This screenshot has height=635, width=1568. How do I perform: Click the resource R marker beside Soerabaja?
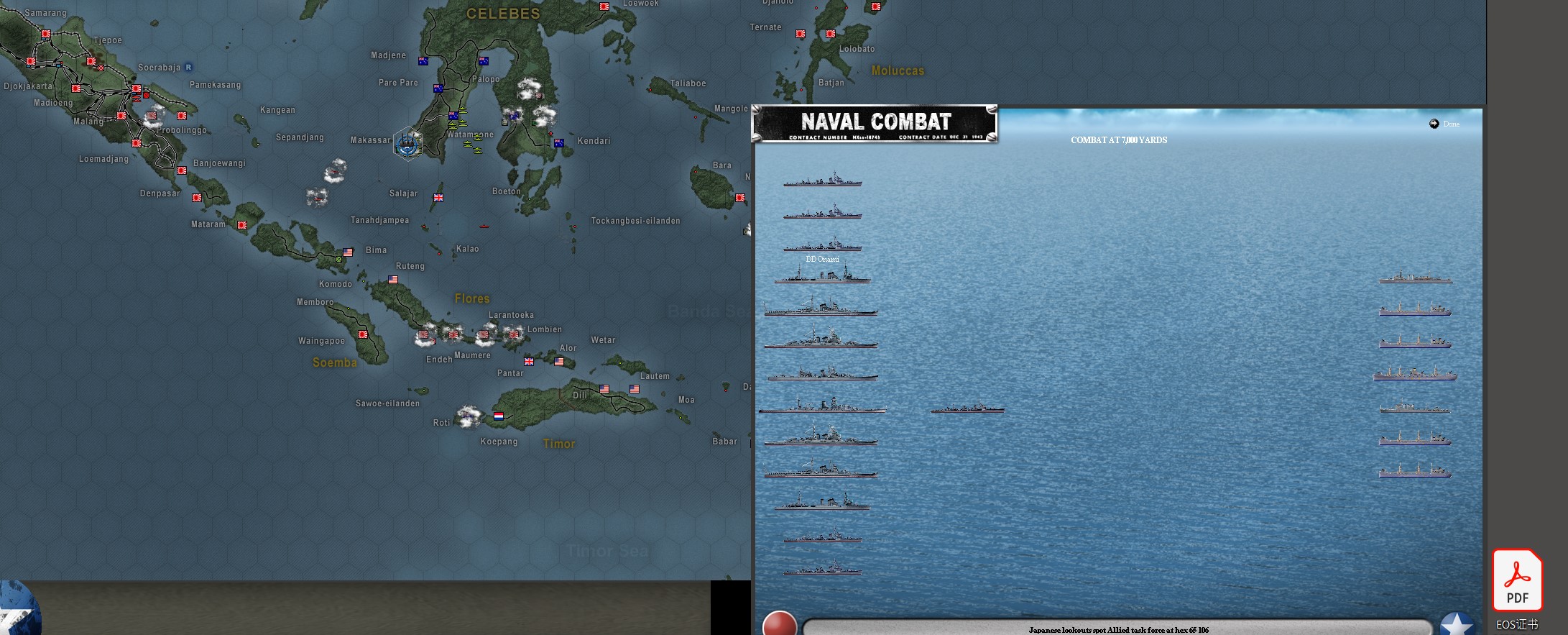(x=188, y=65)
